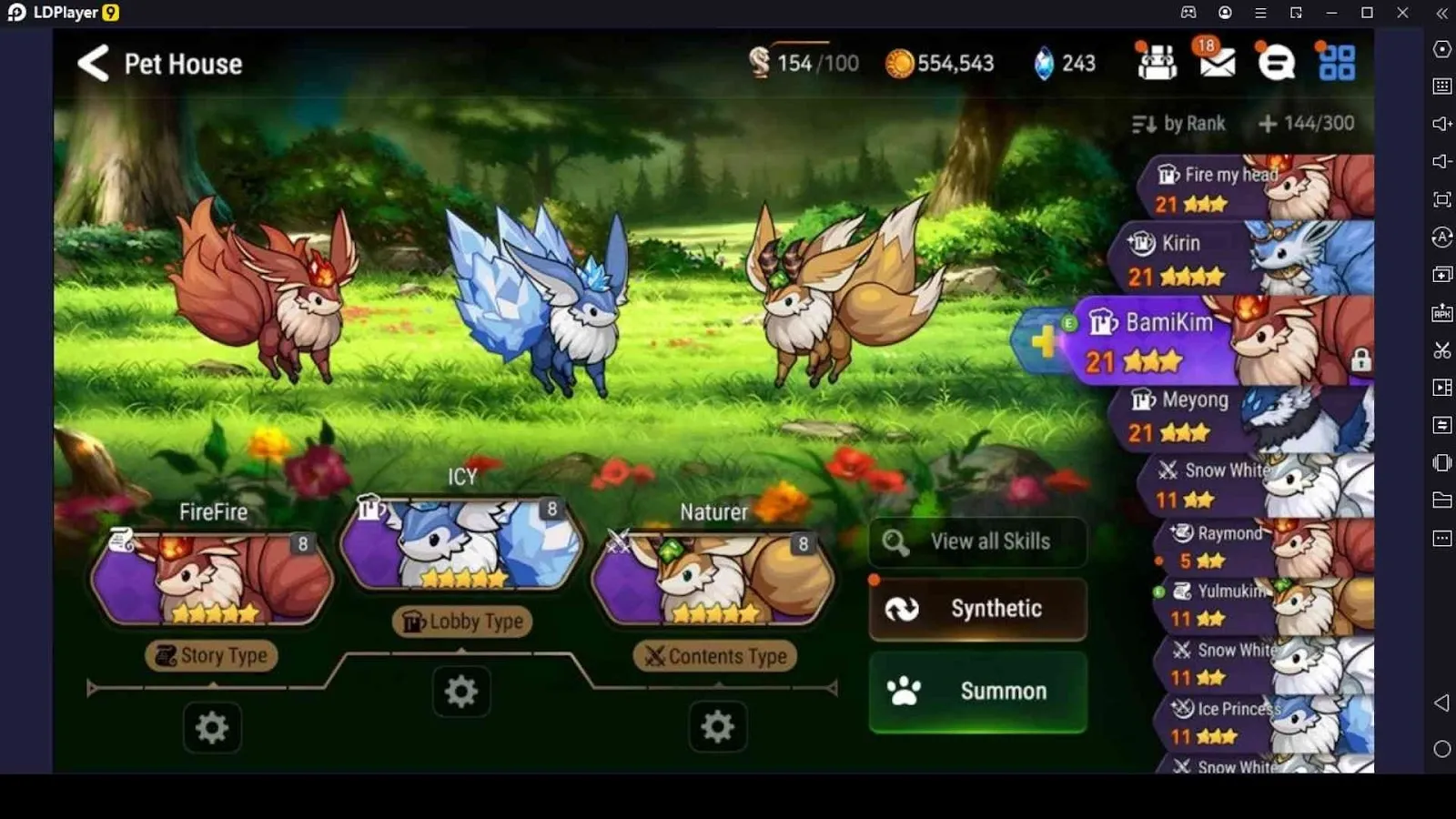
Task: Collapse the LDPlayer sidebar with the double chevron
Action: click(1441, 13)
